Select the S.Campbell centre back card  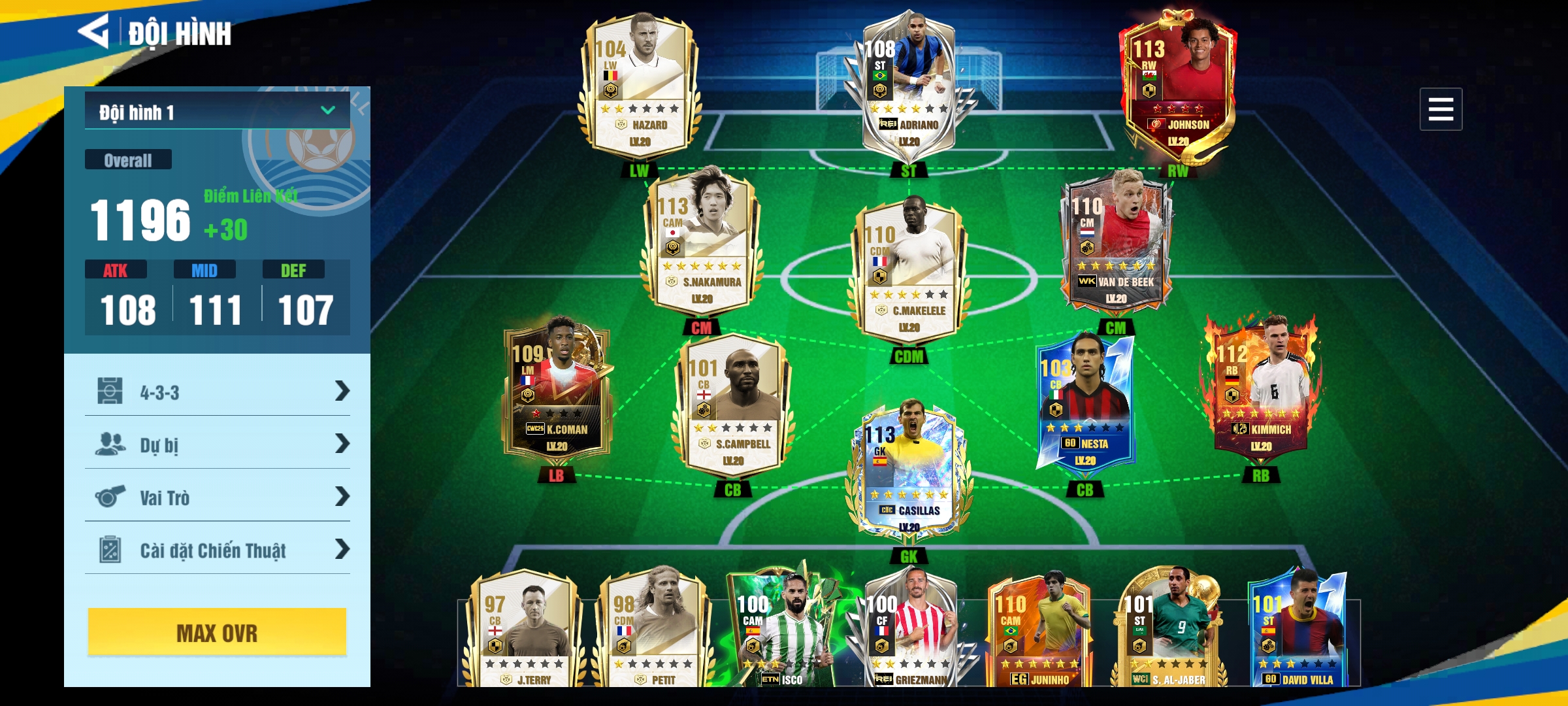click(x=732, y=405)
